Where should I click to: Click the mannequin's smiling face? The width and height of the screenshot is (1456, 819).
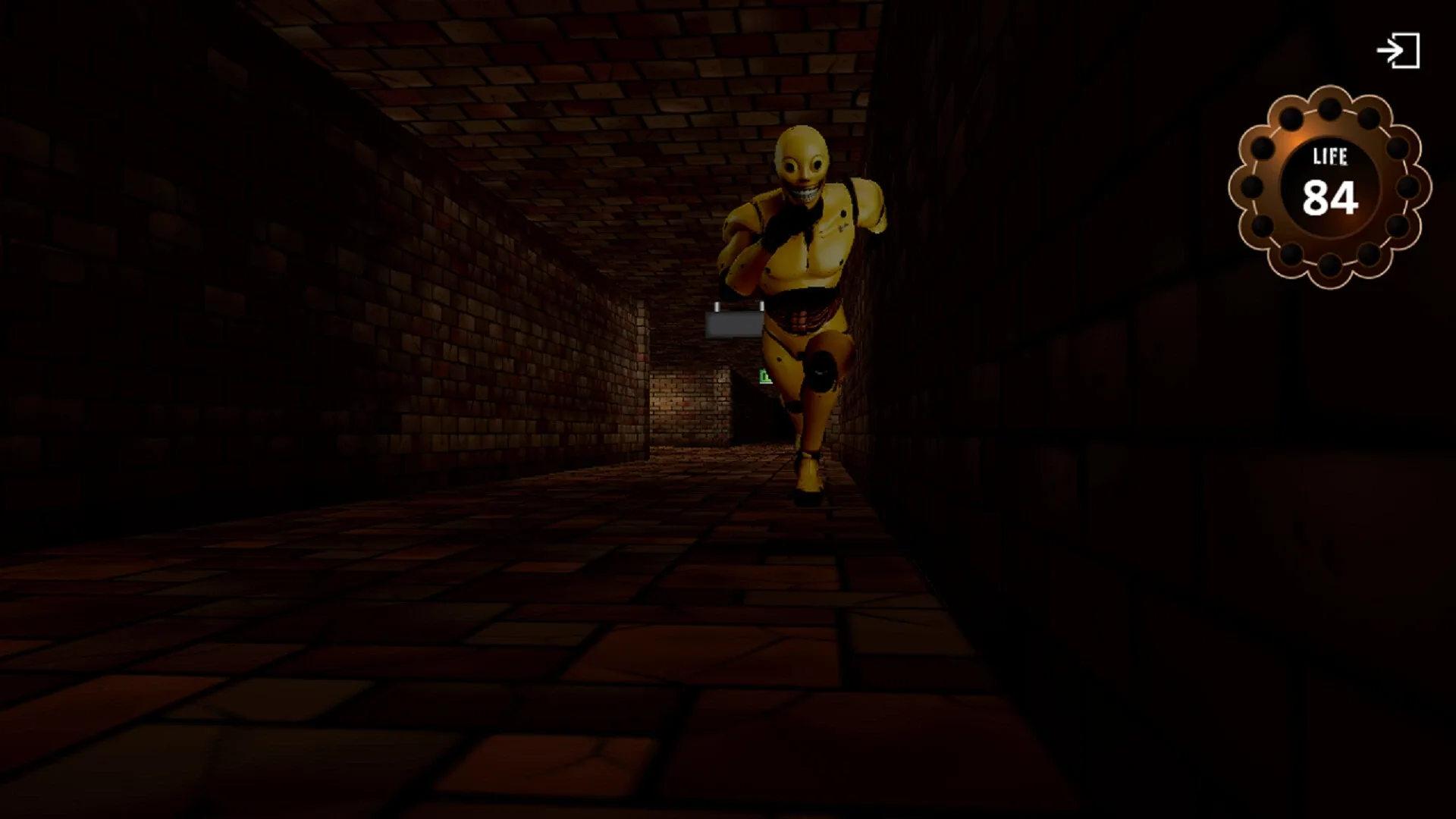pyautogui.click(x=804, y=190)
